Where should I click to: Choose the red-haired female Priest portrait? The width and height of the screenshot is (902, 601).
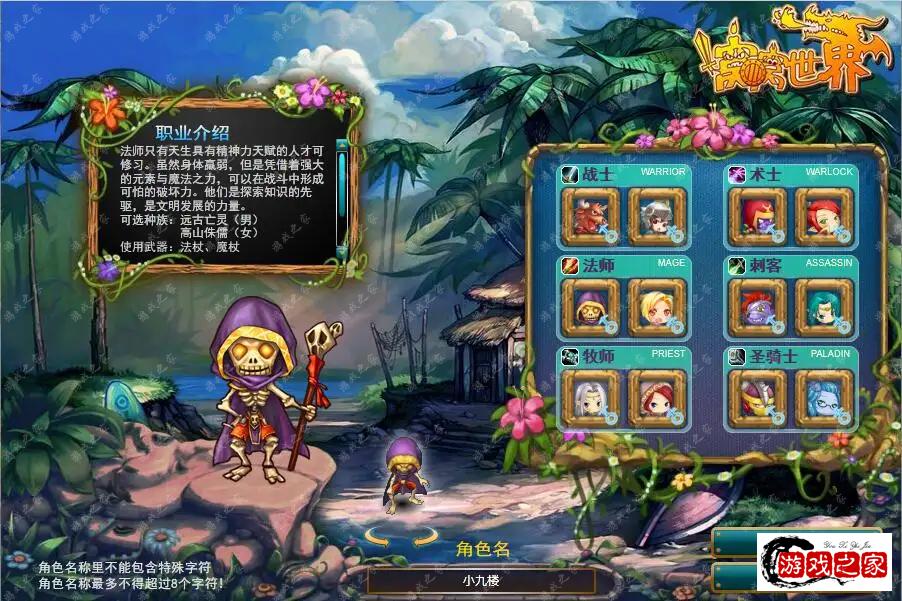tap(656, 398)
